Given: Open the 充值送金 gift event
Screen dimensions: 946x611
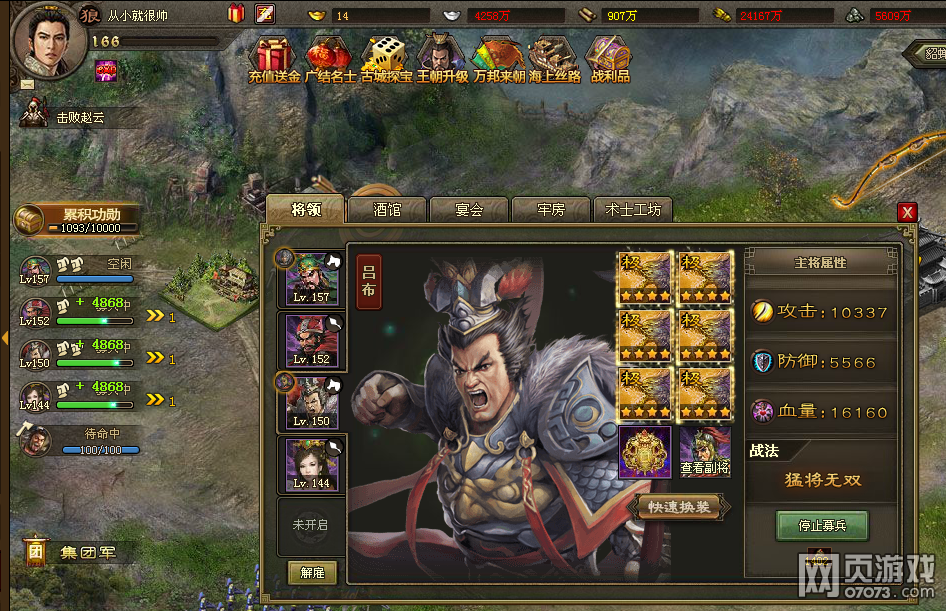Looking at the screenshot, I should (274, 60).
